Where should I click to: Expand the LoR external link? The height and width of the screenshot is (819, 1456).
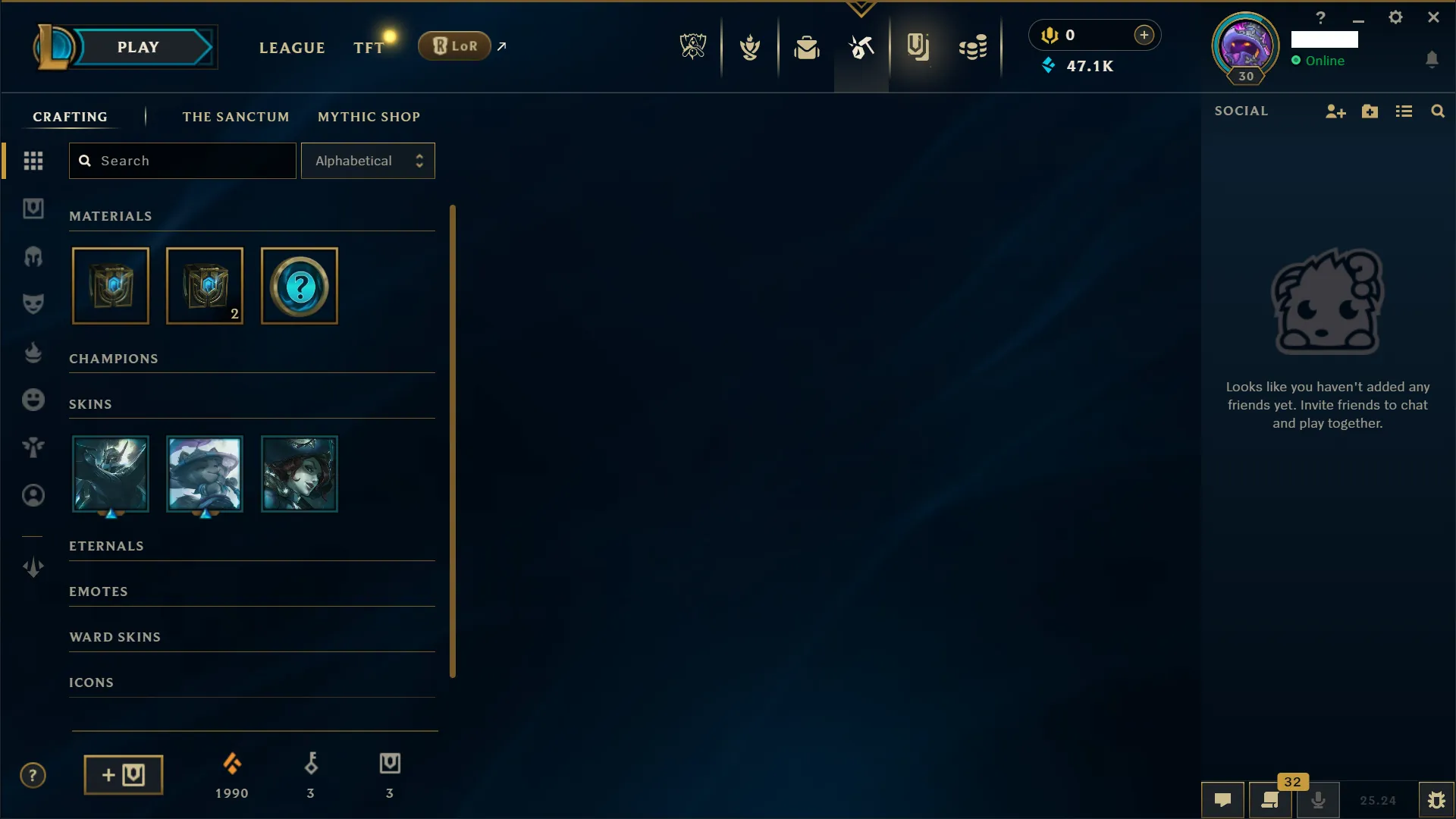[x=501, y=45]
